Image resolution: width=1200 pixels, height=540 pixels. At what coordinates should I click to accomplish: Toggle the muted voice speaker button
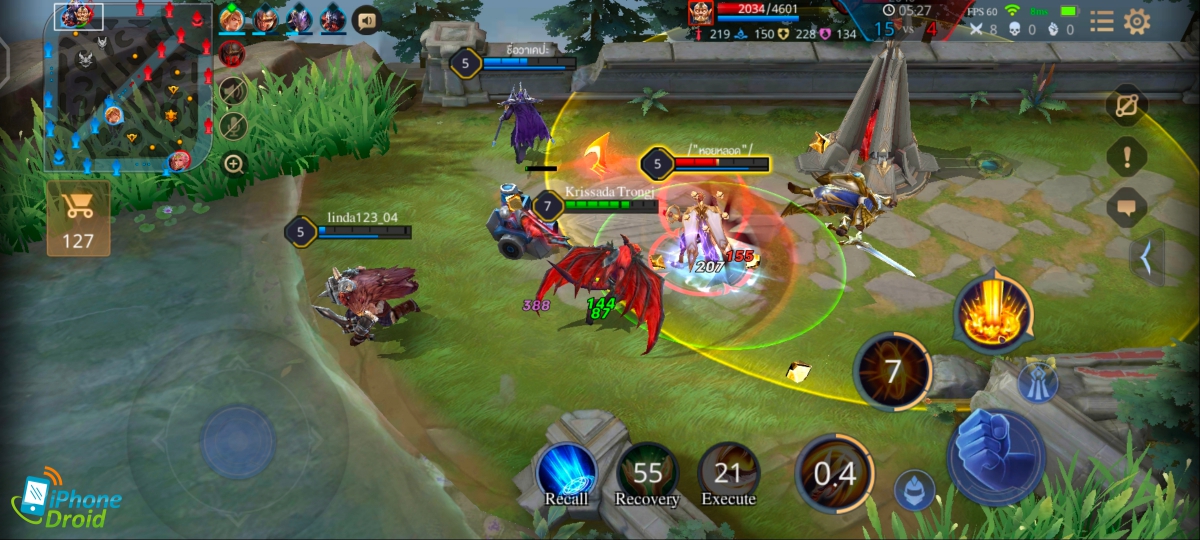coord(233,90)
